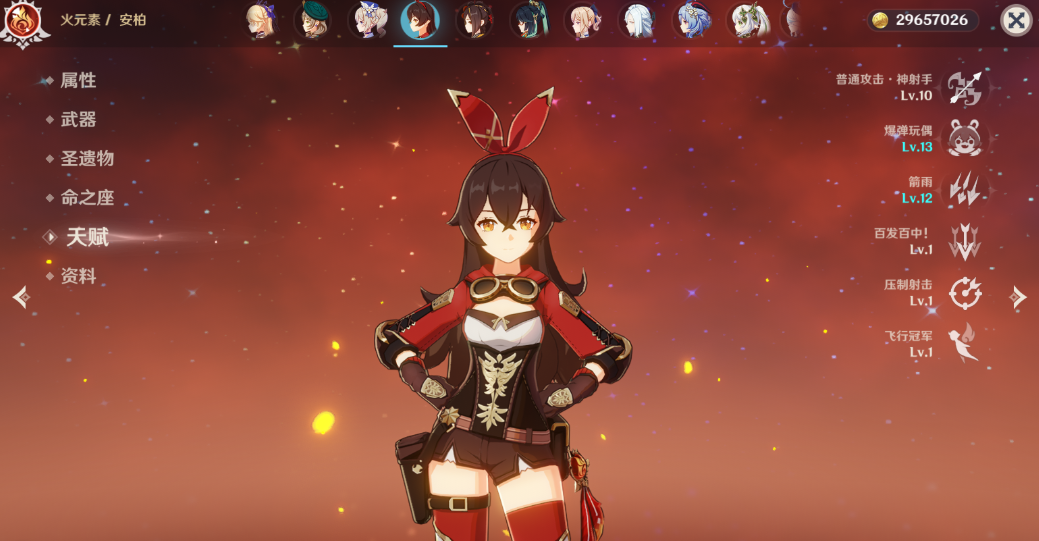Select the 天赋 (Talents) menu entry

click(x=86, y=237)
